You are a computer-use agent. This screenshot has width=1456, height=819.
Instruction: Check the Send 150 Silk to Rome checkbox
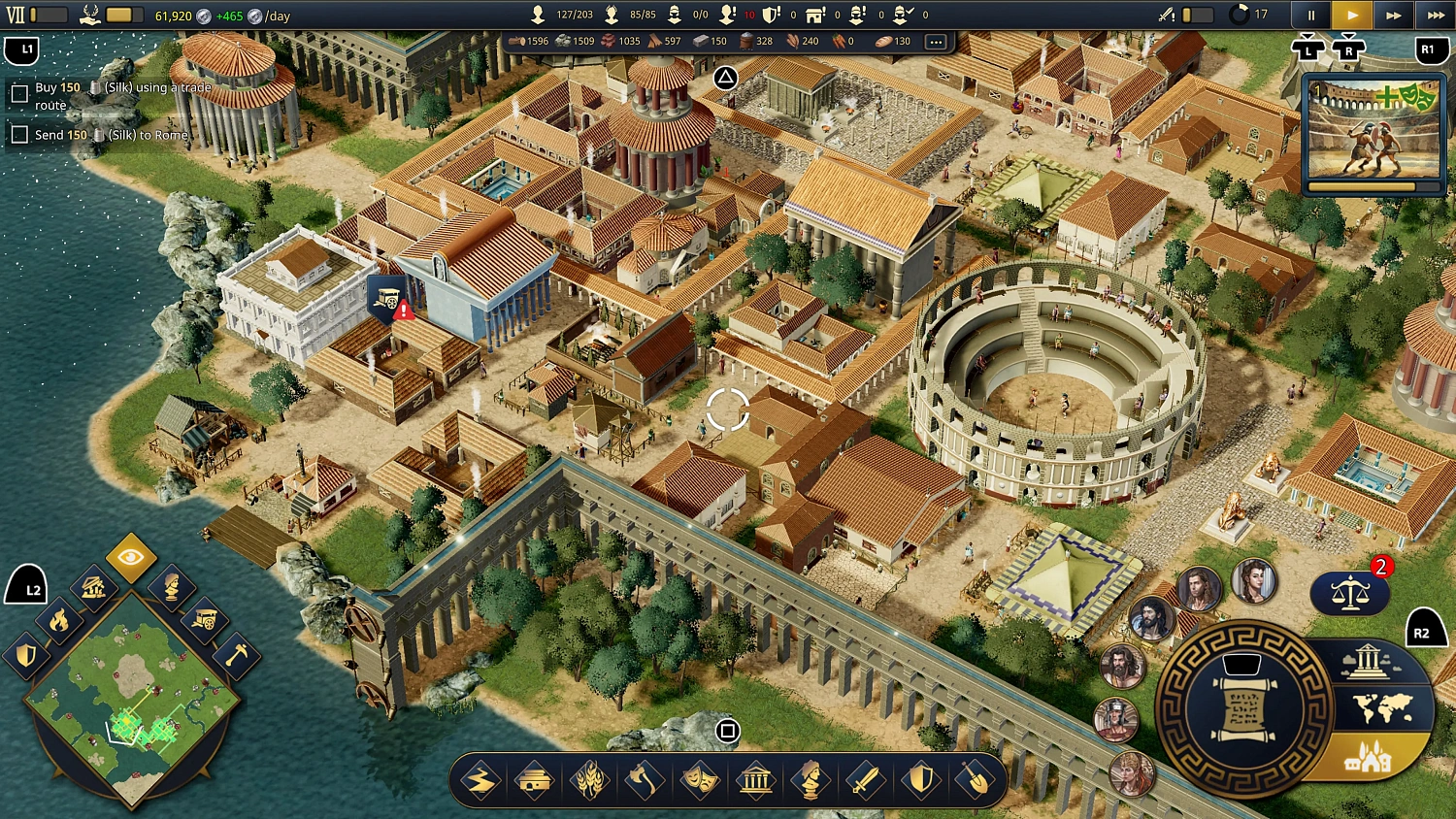[20, 134]
